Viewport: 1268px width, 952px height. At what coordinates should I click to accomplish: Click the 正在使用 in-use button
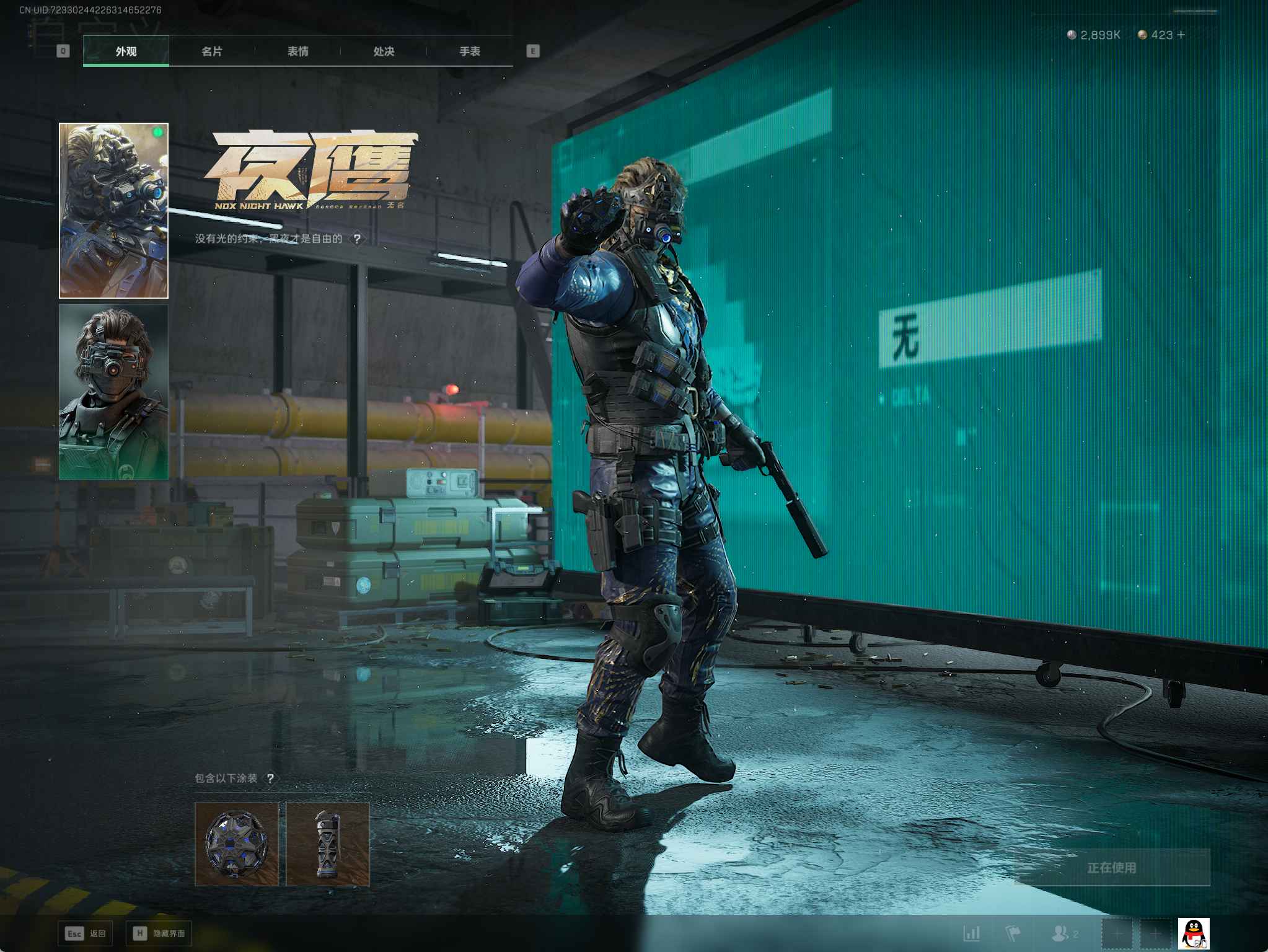pos(1112,868)
